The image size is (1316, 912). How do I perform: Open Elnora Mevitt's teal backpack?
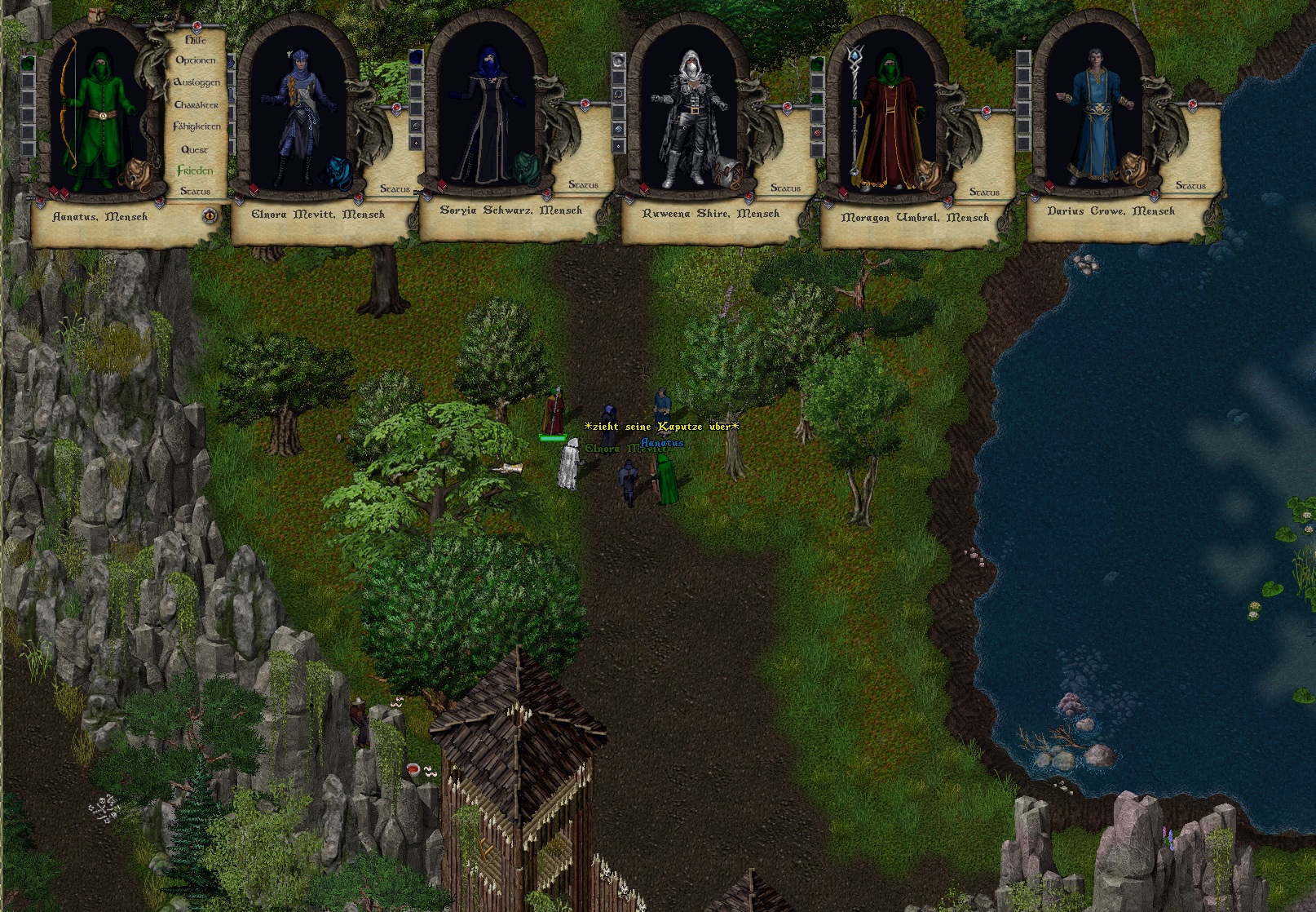coord(338,172)
